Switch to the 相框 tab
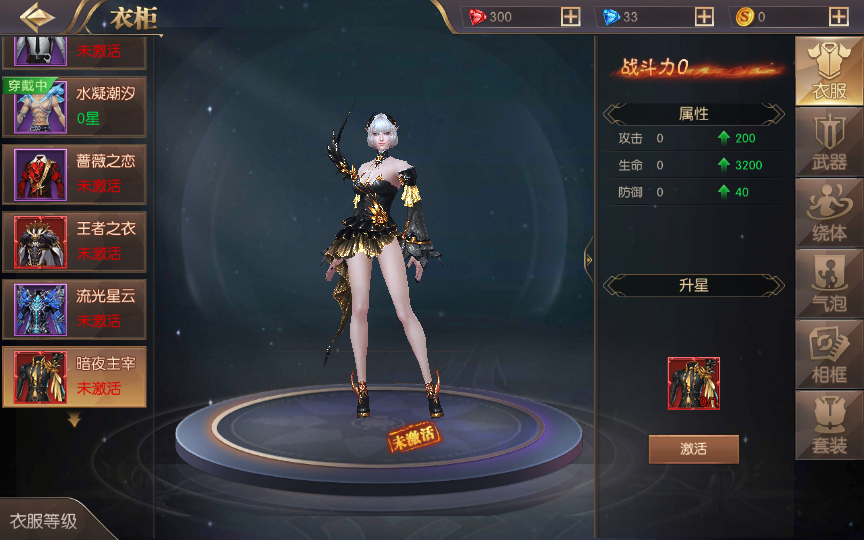This screenshot has height=540, width=864. [829, 355]
